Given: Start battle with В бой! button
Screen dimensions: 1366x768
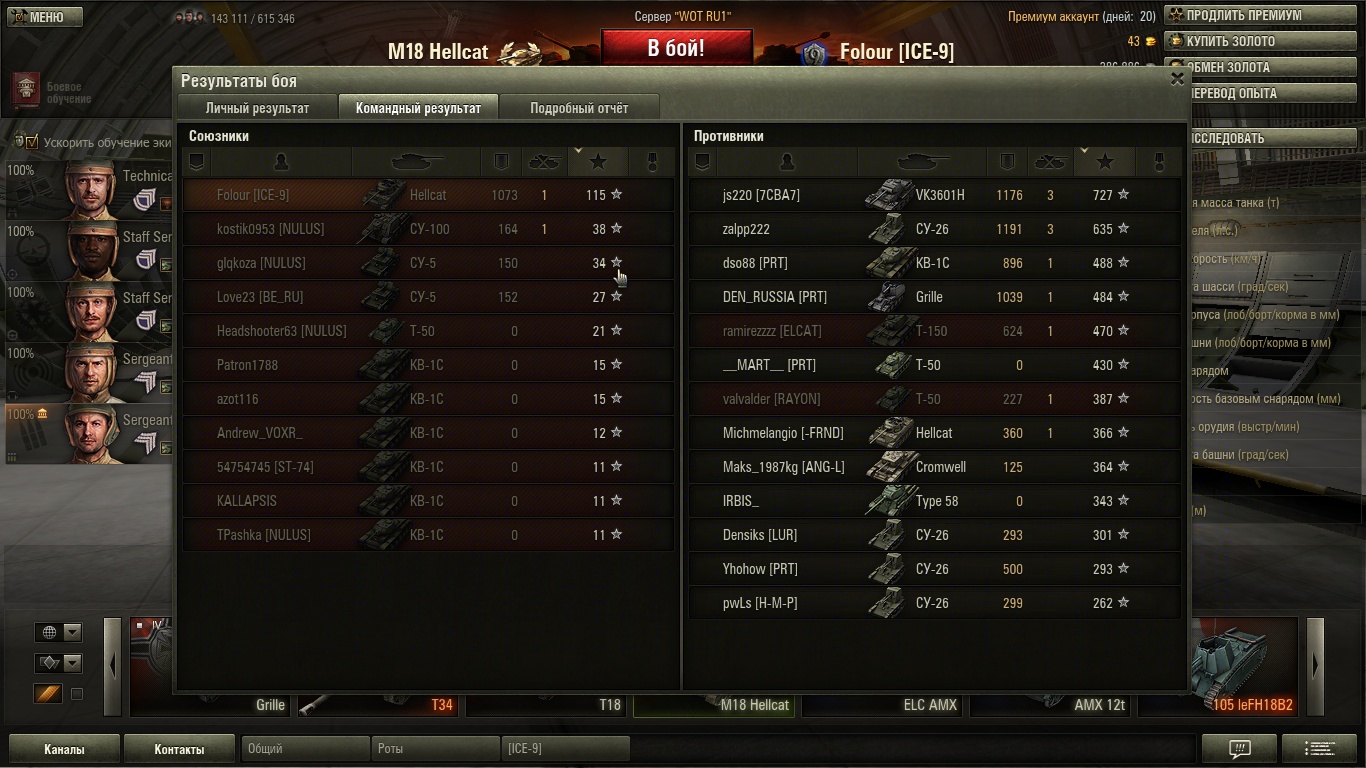Looking at the screenshot, I should [x=676, y=48].
